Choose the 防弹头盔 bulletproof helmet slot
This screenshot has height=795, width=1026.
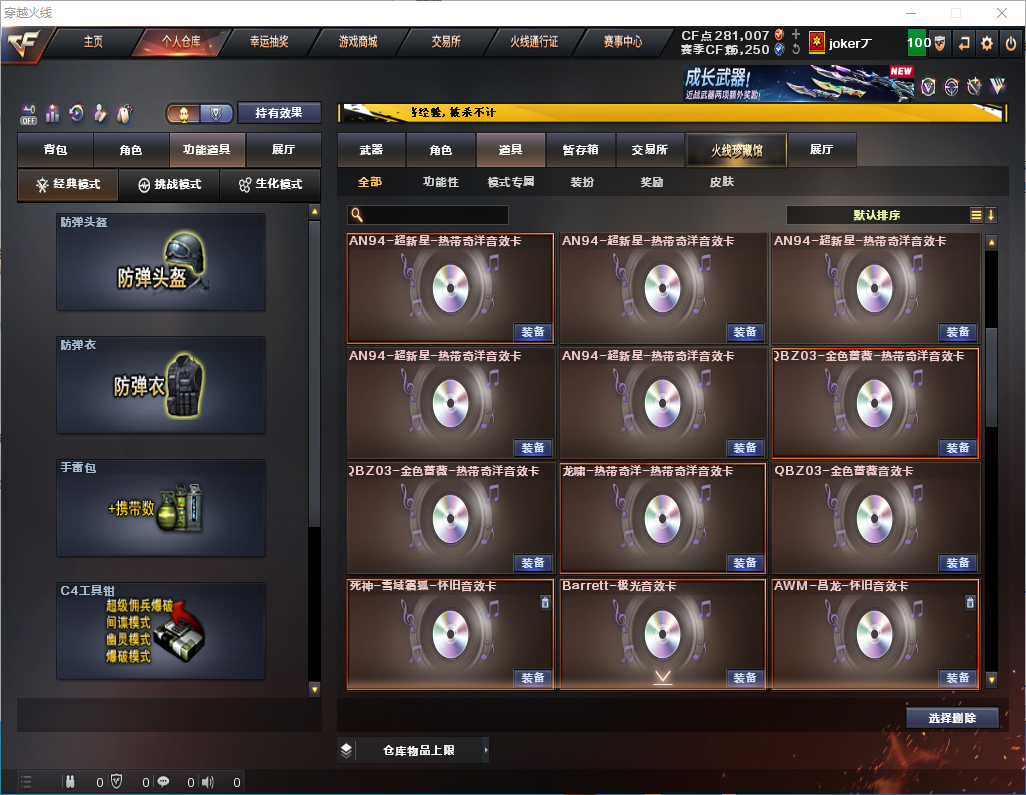coord(161,262)
